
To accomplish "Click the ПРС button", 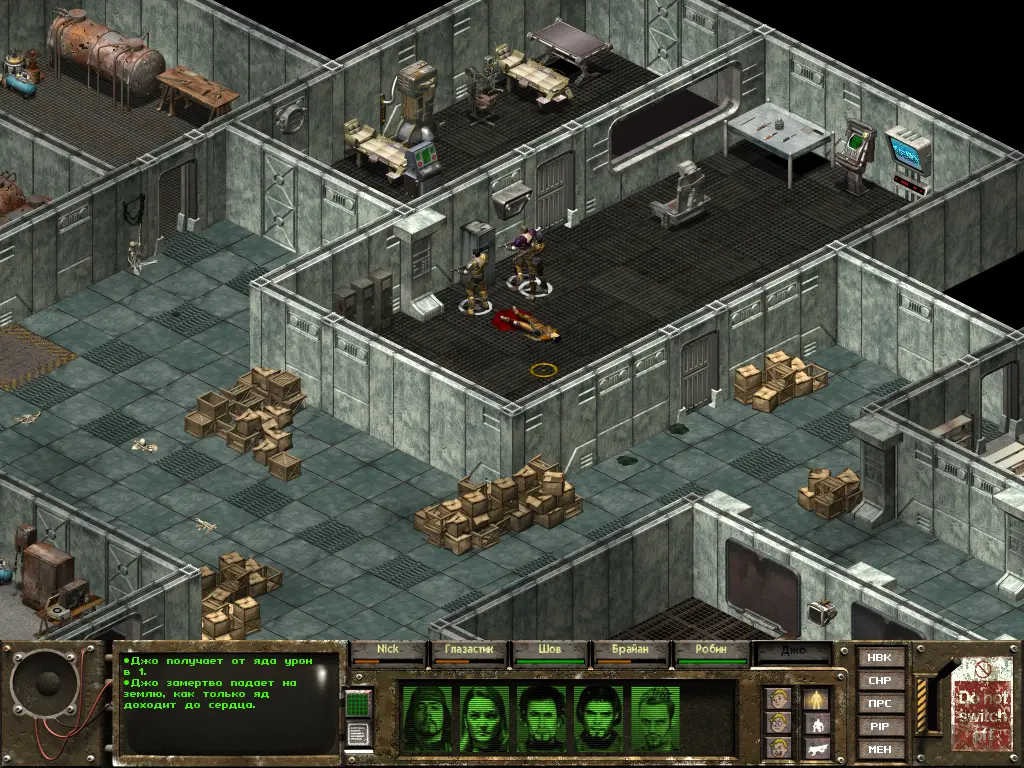I will pyautogui.click(x=880, y=703).
